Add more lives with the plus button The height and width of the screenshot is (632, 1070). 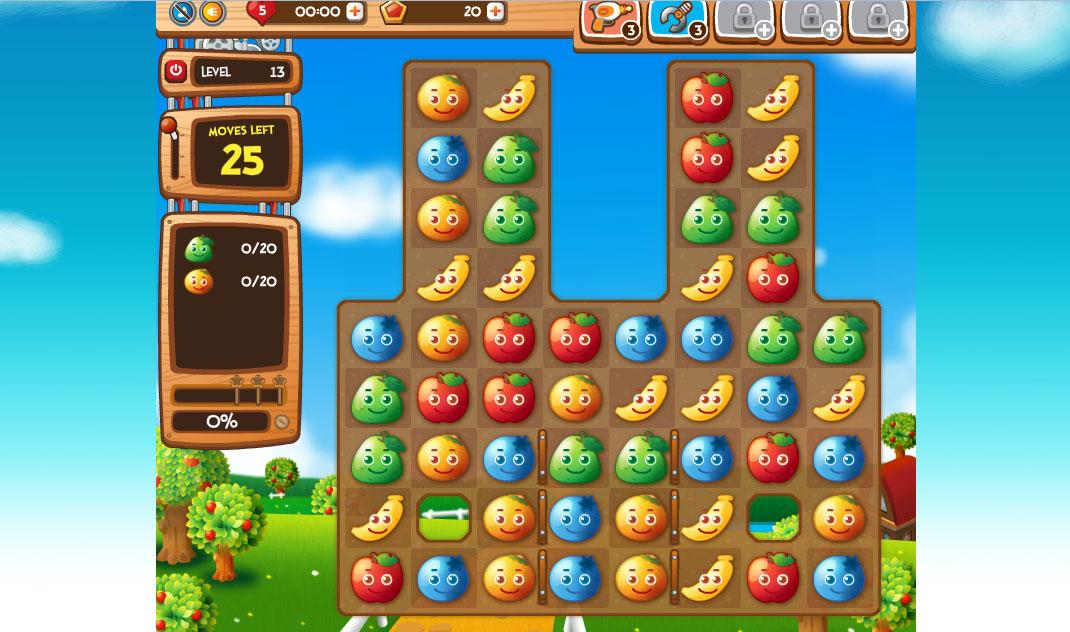coord(355,12)
